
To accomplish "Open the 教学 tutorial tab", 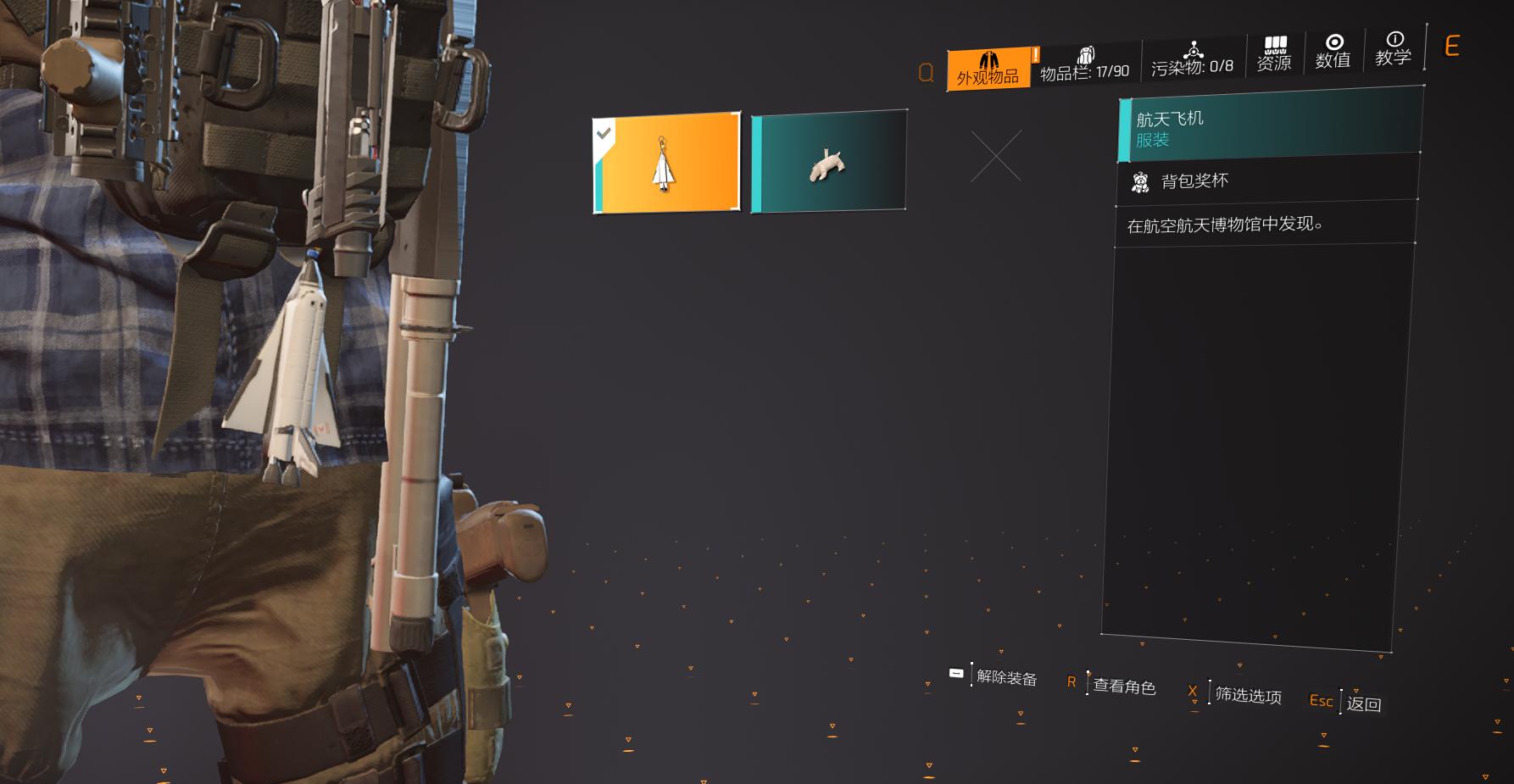I will [x=1393, y=49].
